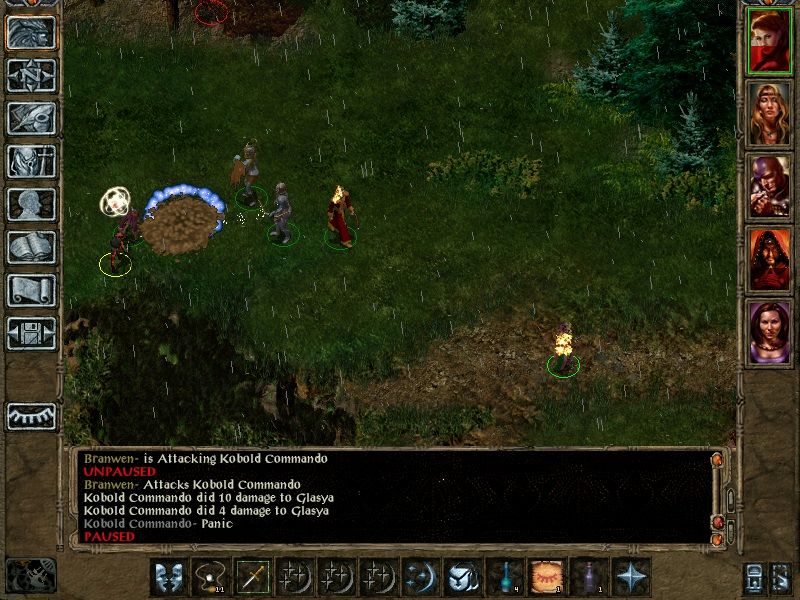Open the inventory screen from the sidebar
The image size is (800, 600).
(31, 161)
